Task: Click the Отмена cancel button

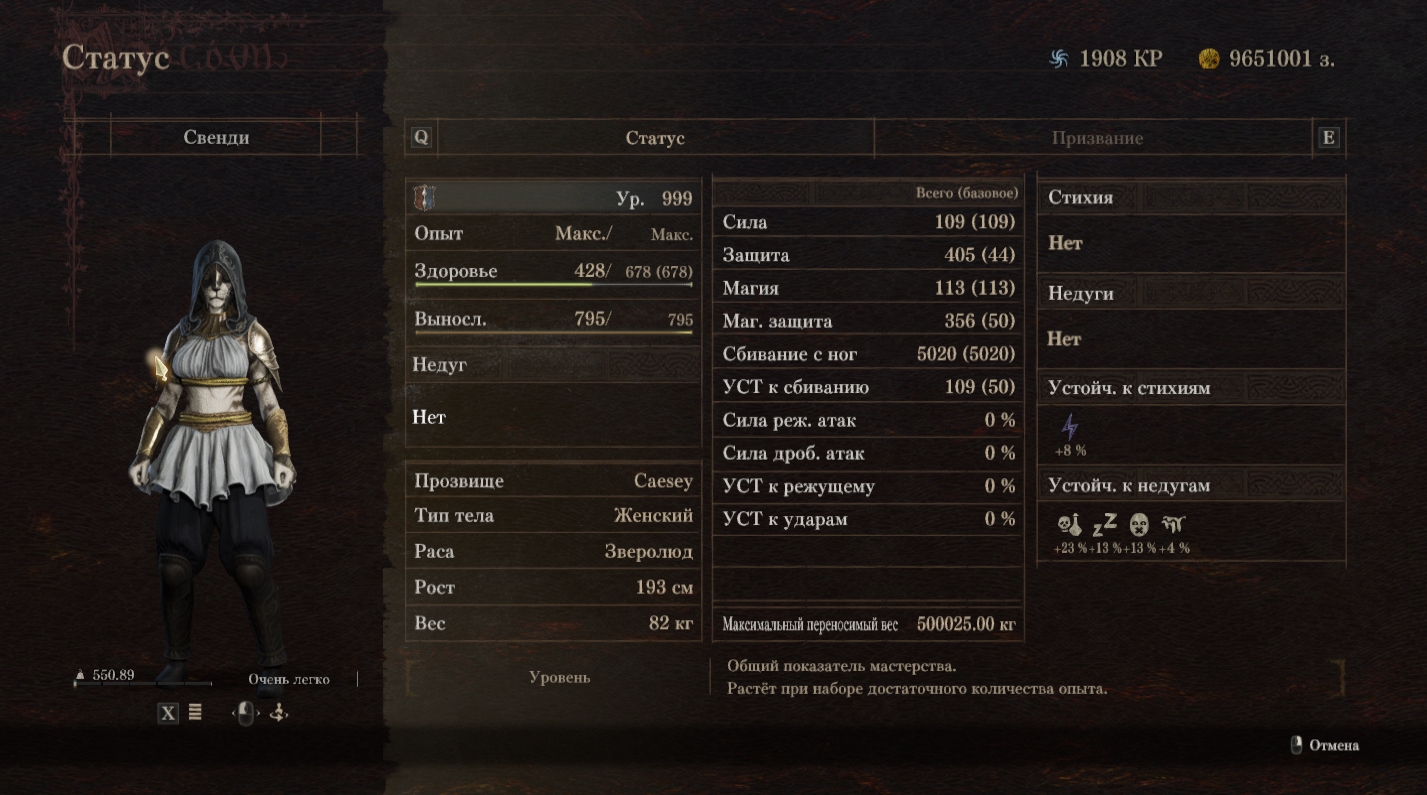Action: [1325, 745]
